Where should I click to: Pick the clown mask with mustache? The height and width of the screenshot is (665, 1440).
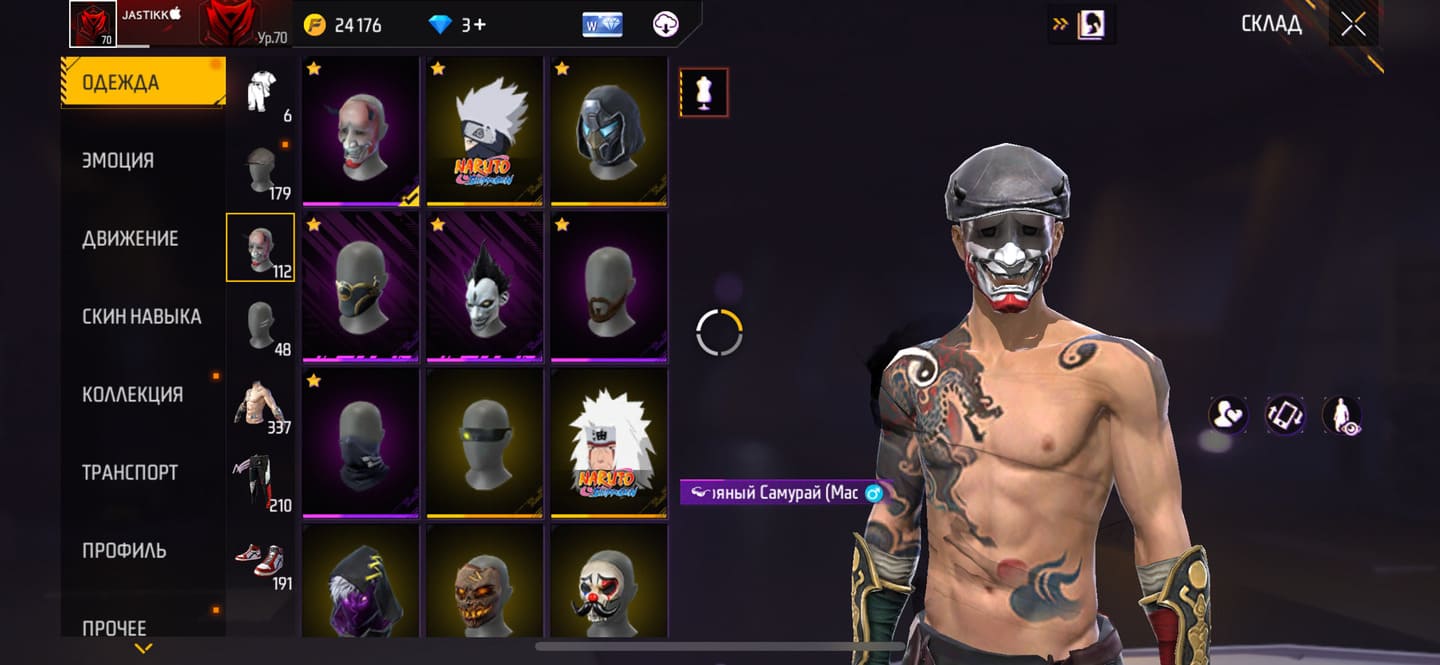click(x=609, y=582)
